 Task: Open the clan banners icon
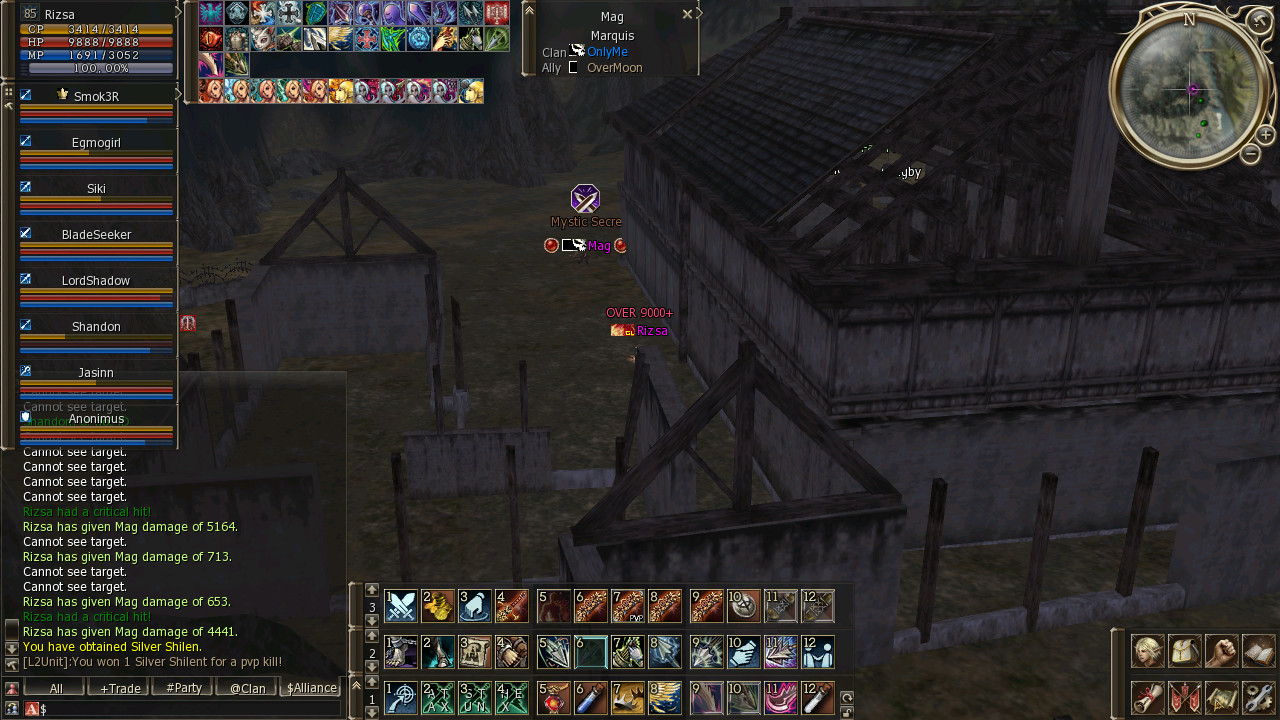1184,697
